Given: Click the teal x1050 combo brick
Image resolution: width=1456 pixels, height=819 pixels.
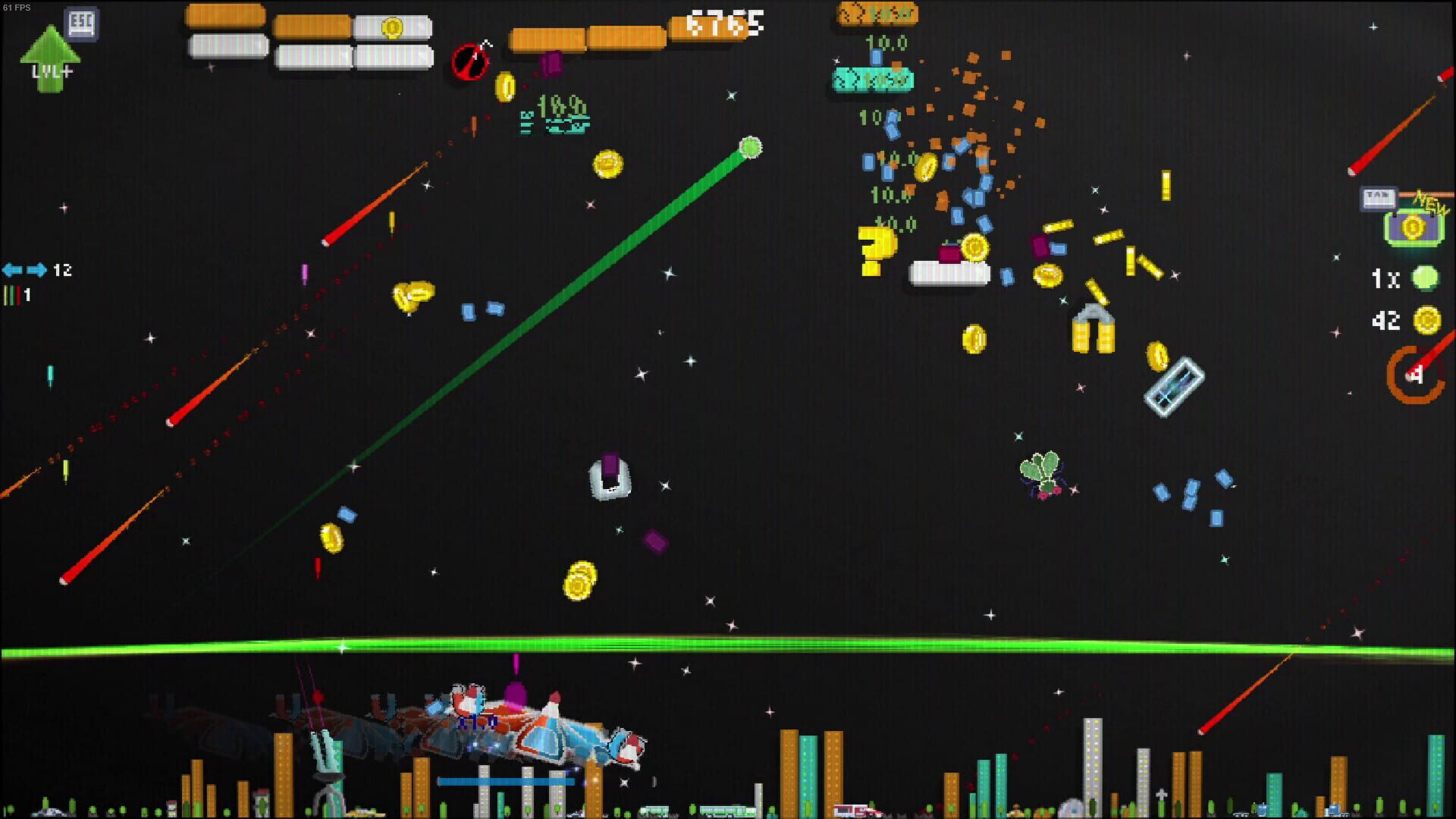Looking at the screenshot, I should pyautogui.click(x=872, y=80).
